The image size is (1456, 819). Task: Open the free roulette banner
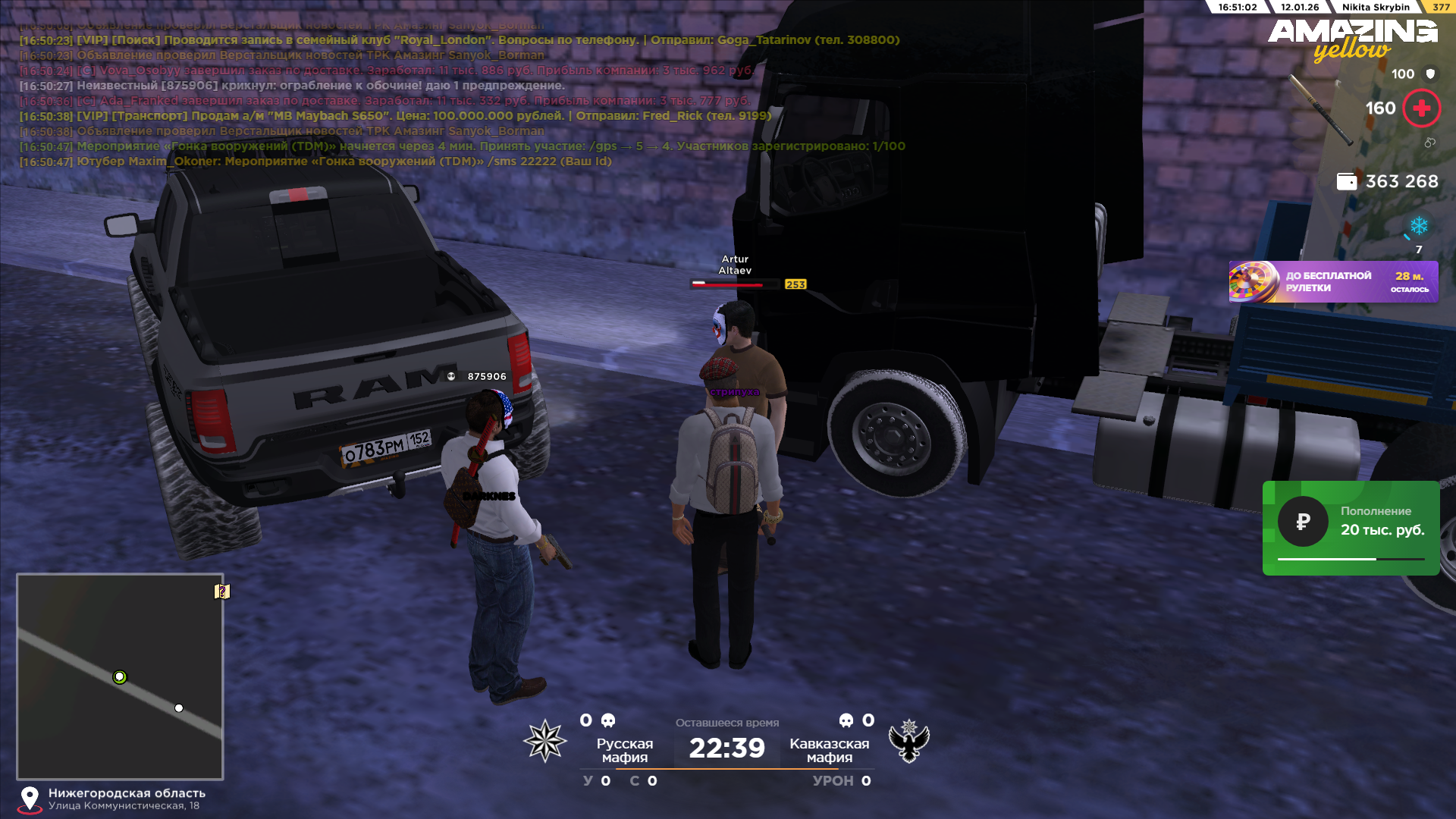click(x=1333, y=282)
